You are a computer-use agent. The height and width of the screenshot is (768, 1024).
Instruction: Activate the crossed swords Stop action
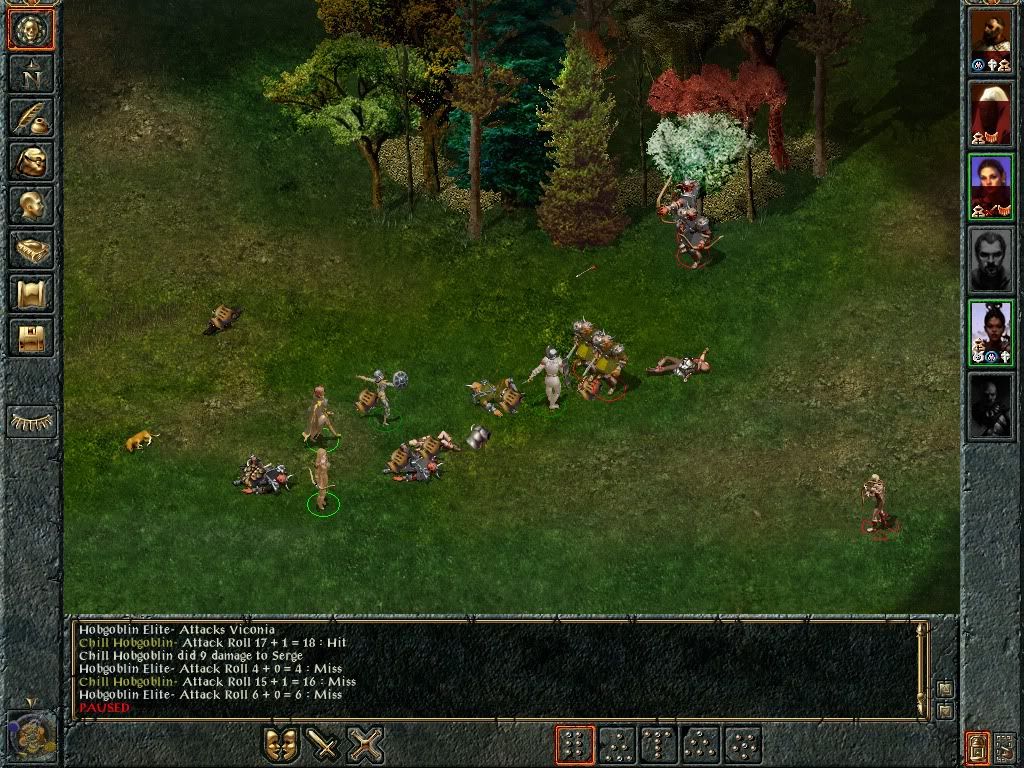click(366, 745)
